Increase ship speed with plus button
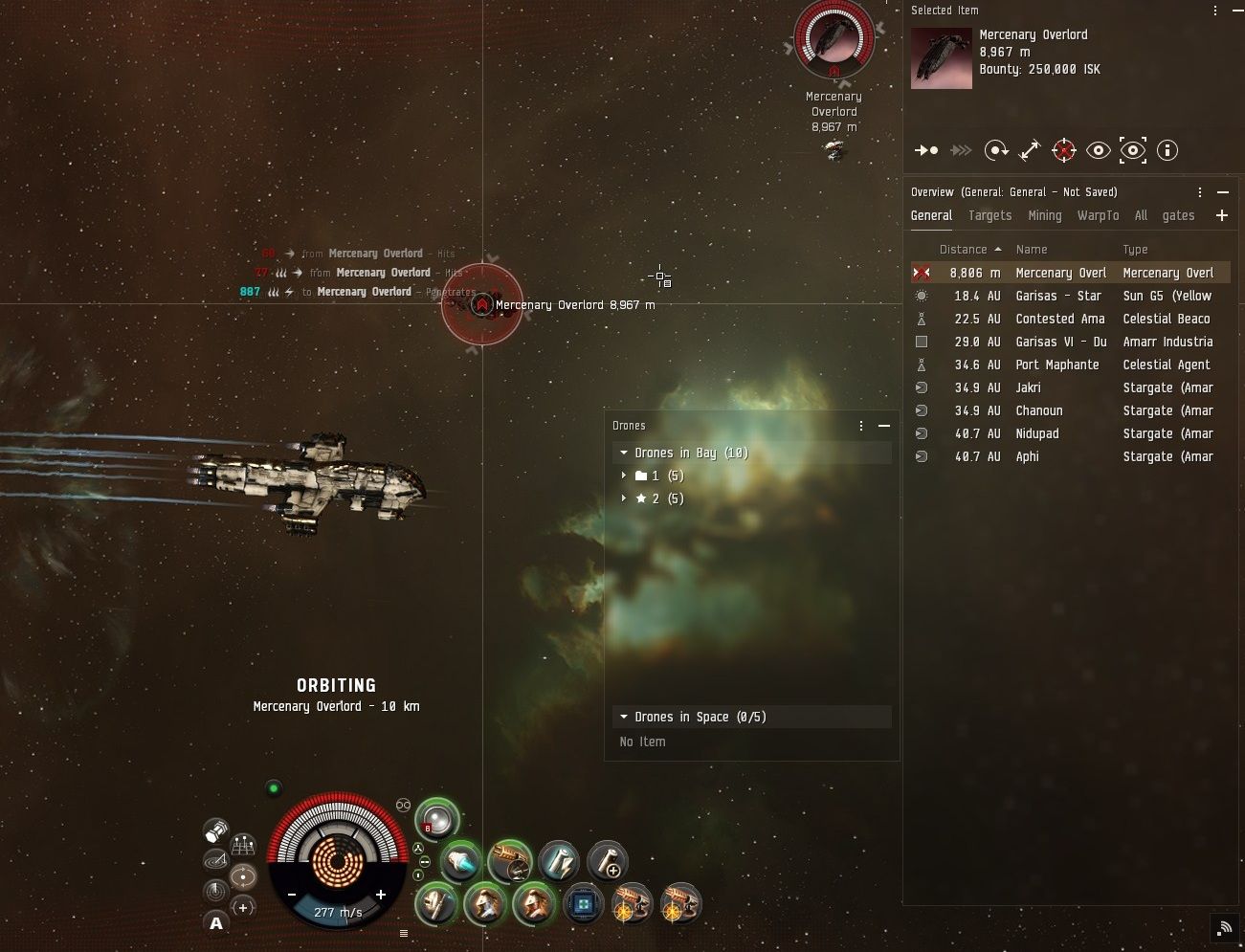This screenshot has height=952, width=1245. (x=381, y=895)
